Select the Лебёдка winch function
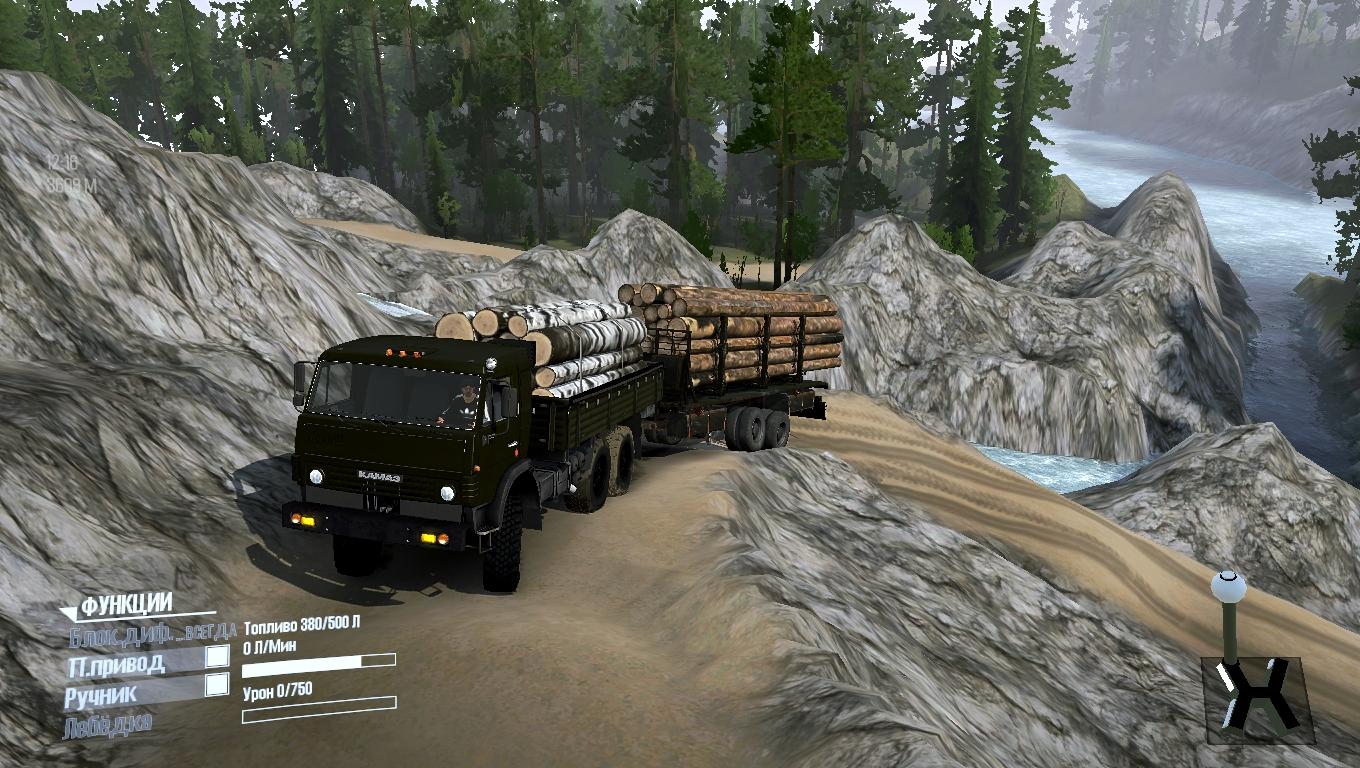Image resolution: width=1360 pixels, height=768 pixels. (108, 724)
